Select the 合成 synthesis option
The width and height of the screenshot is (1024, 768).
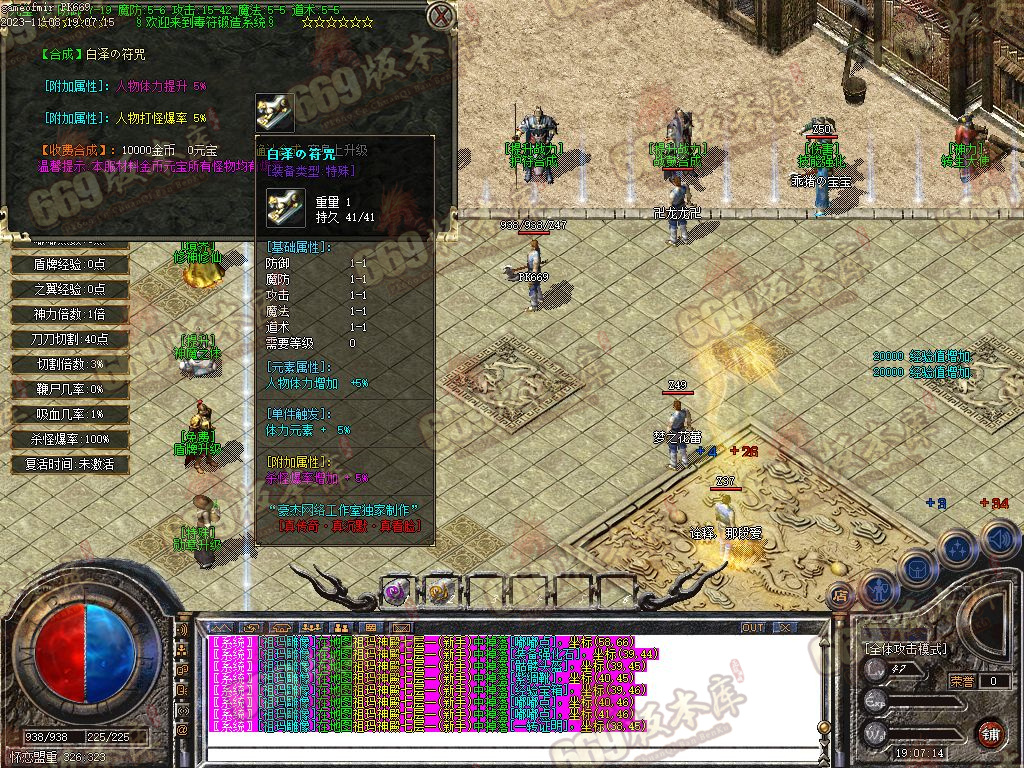[x=64, y=54]
